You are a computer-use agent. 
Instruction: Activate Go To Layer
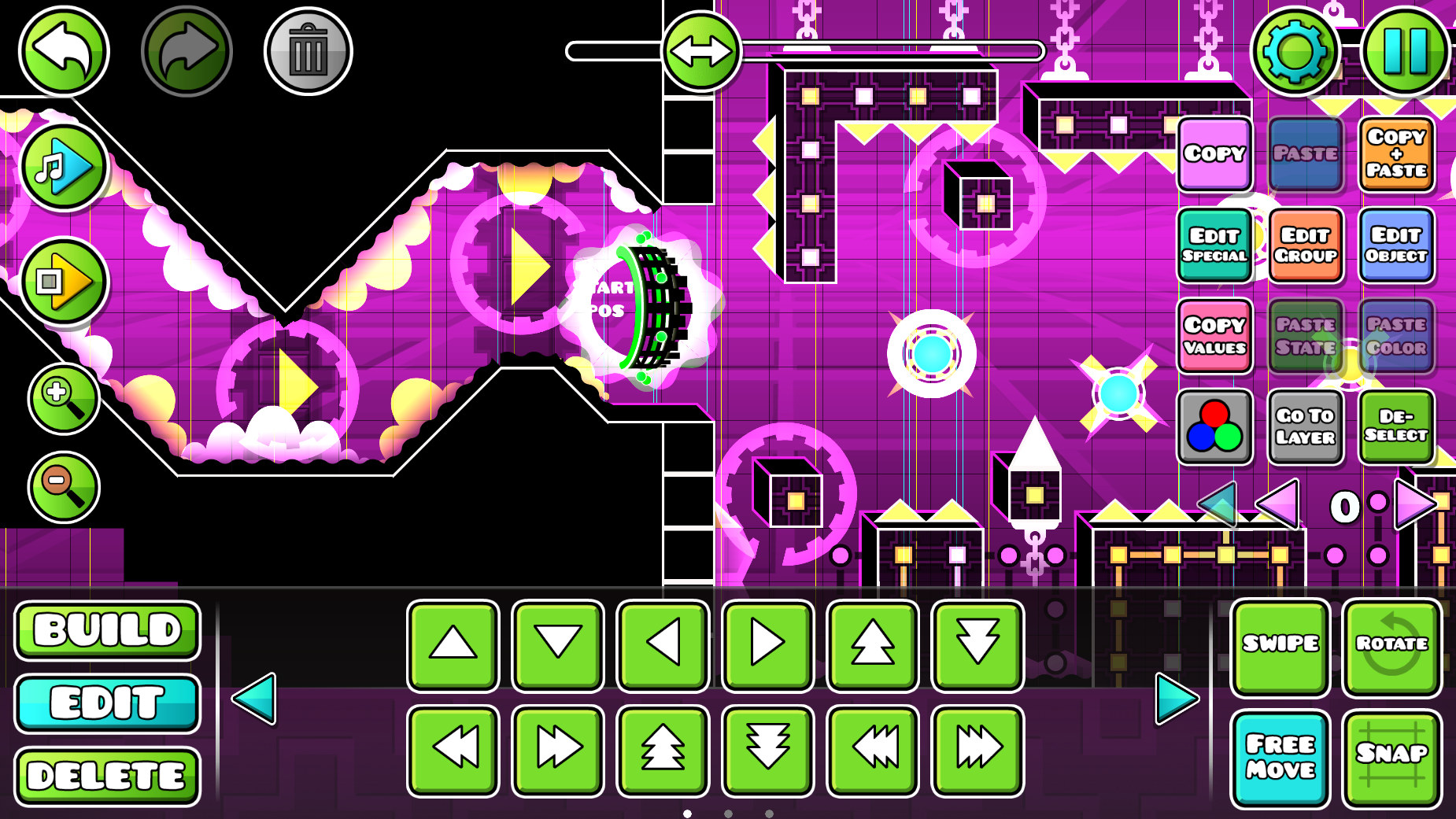tap(1306, 426)
